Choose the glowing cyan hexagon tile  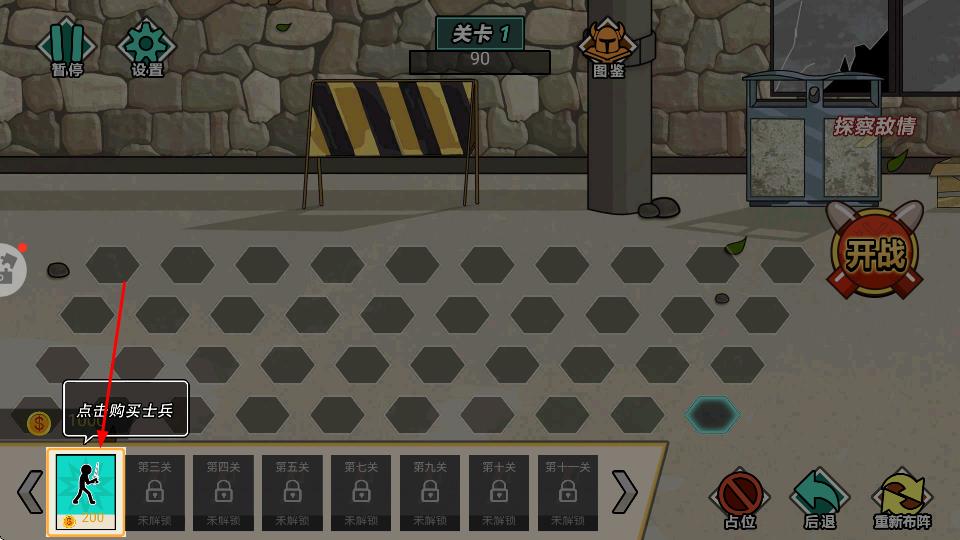tap(712, 414)
